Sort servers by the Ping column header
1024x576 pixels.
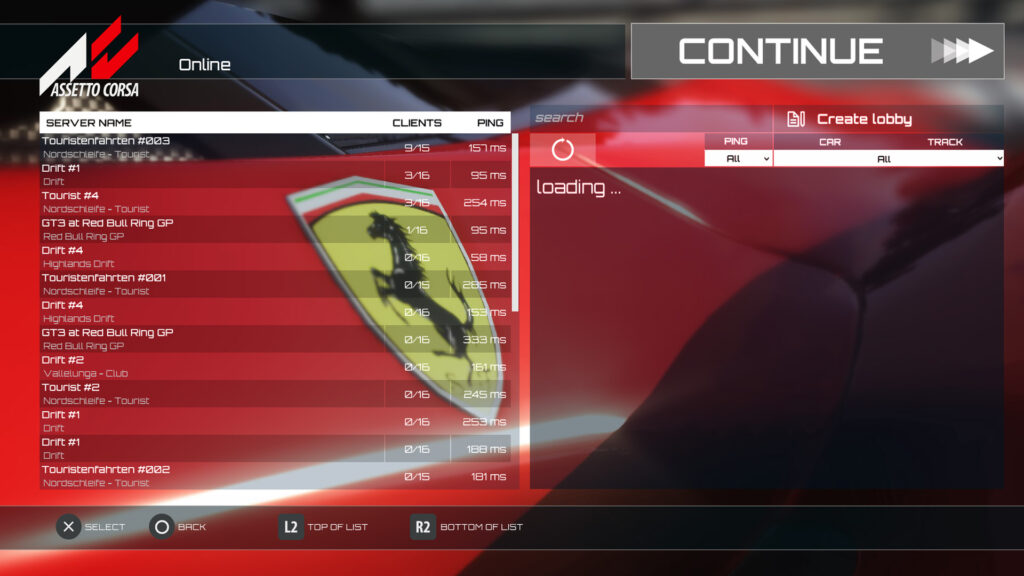490,123
